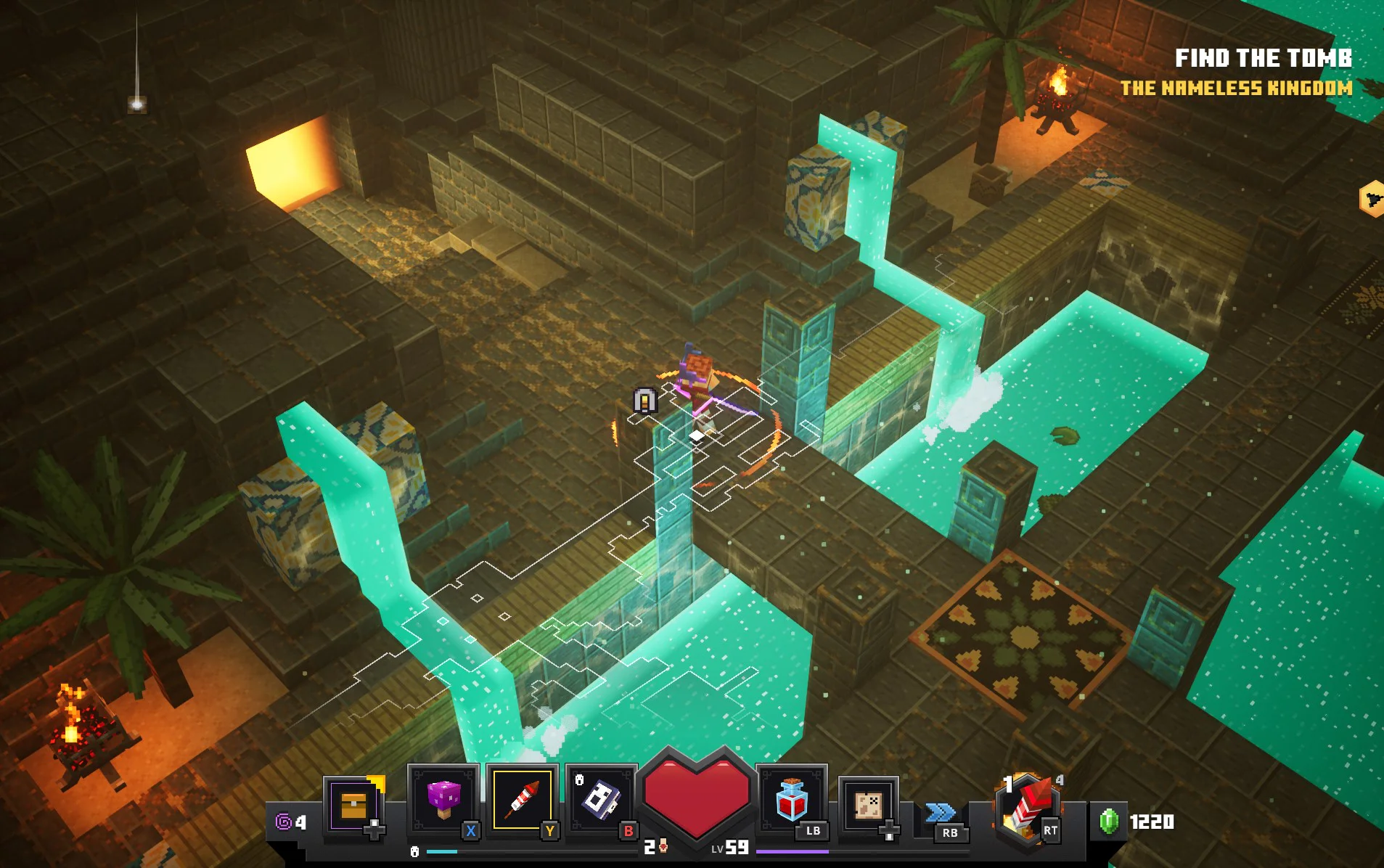Open the map scroll slot
Viewport: 1384px width, 868px height.
pyautogui.click(x=868, y=804)
